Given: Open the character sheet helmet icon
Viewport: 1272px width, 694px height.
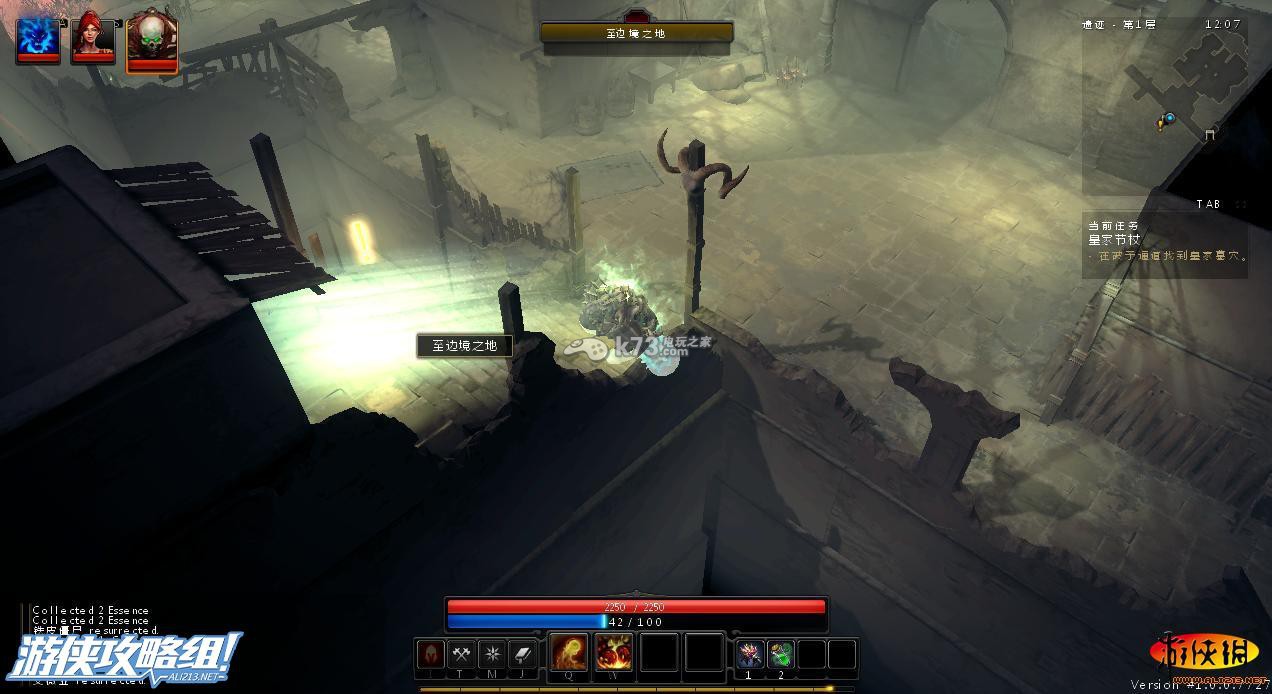Looking at the screenshot, I should tap(430, 654).
